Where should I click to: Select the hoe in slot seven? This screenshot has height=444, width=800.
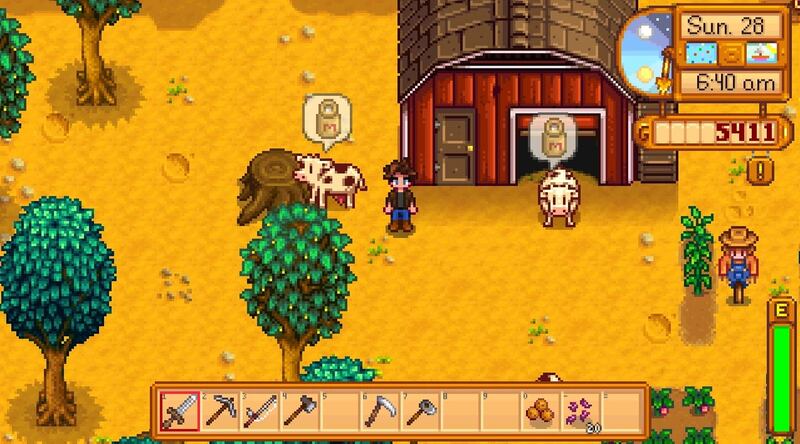pyautogui.click(x=419, y=410)
